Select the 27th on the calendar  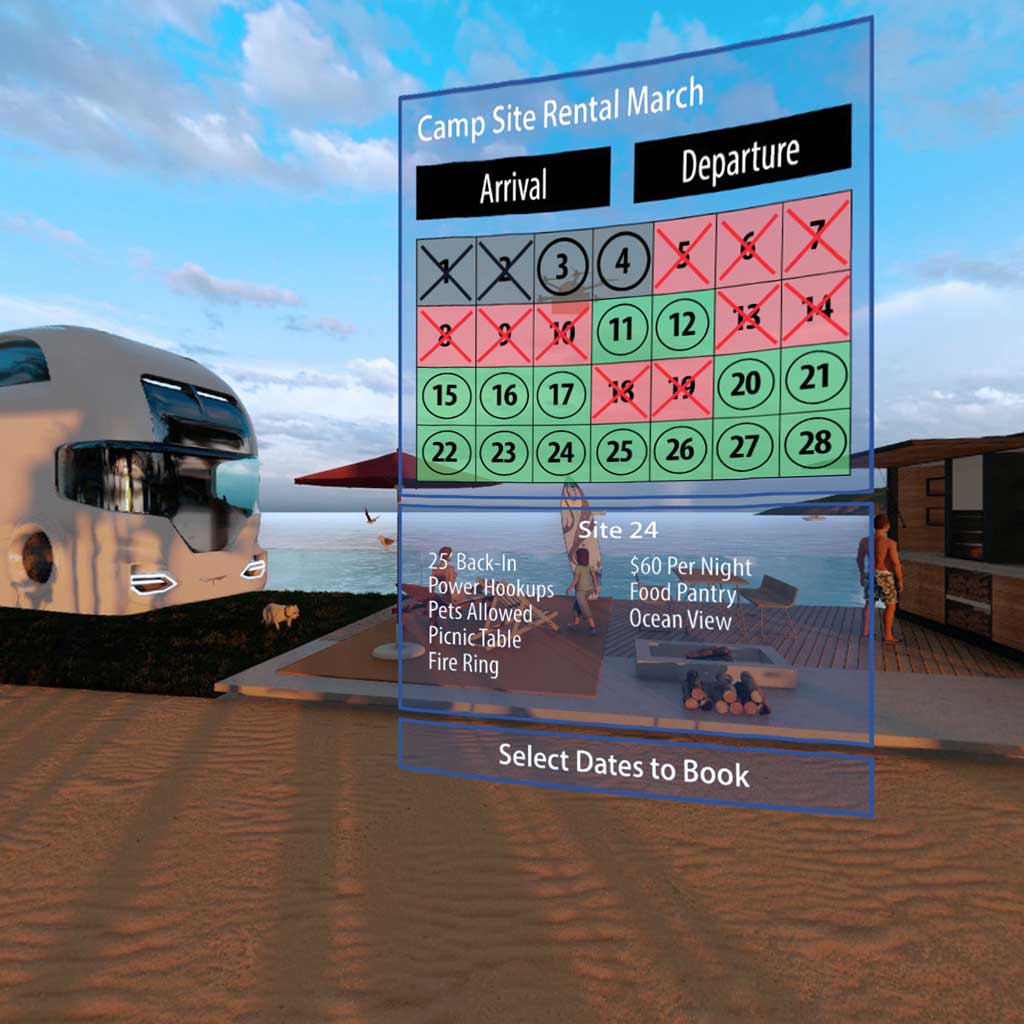pyautogui.click(x=745, y=446)
